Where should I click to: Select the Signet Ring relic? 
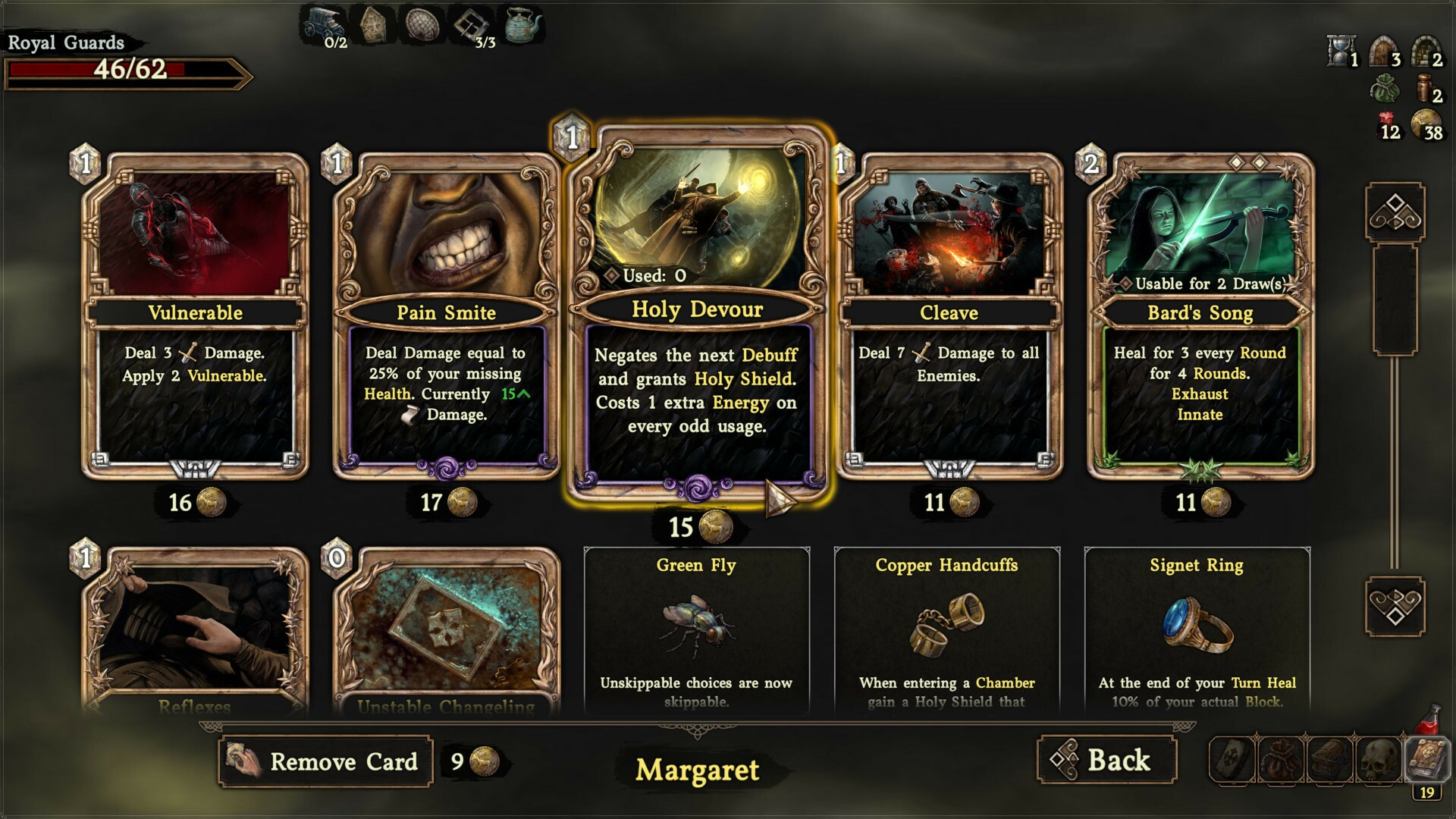click(x=1197, y=629)
